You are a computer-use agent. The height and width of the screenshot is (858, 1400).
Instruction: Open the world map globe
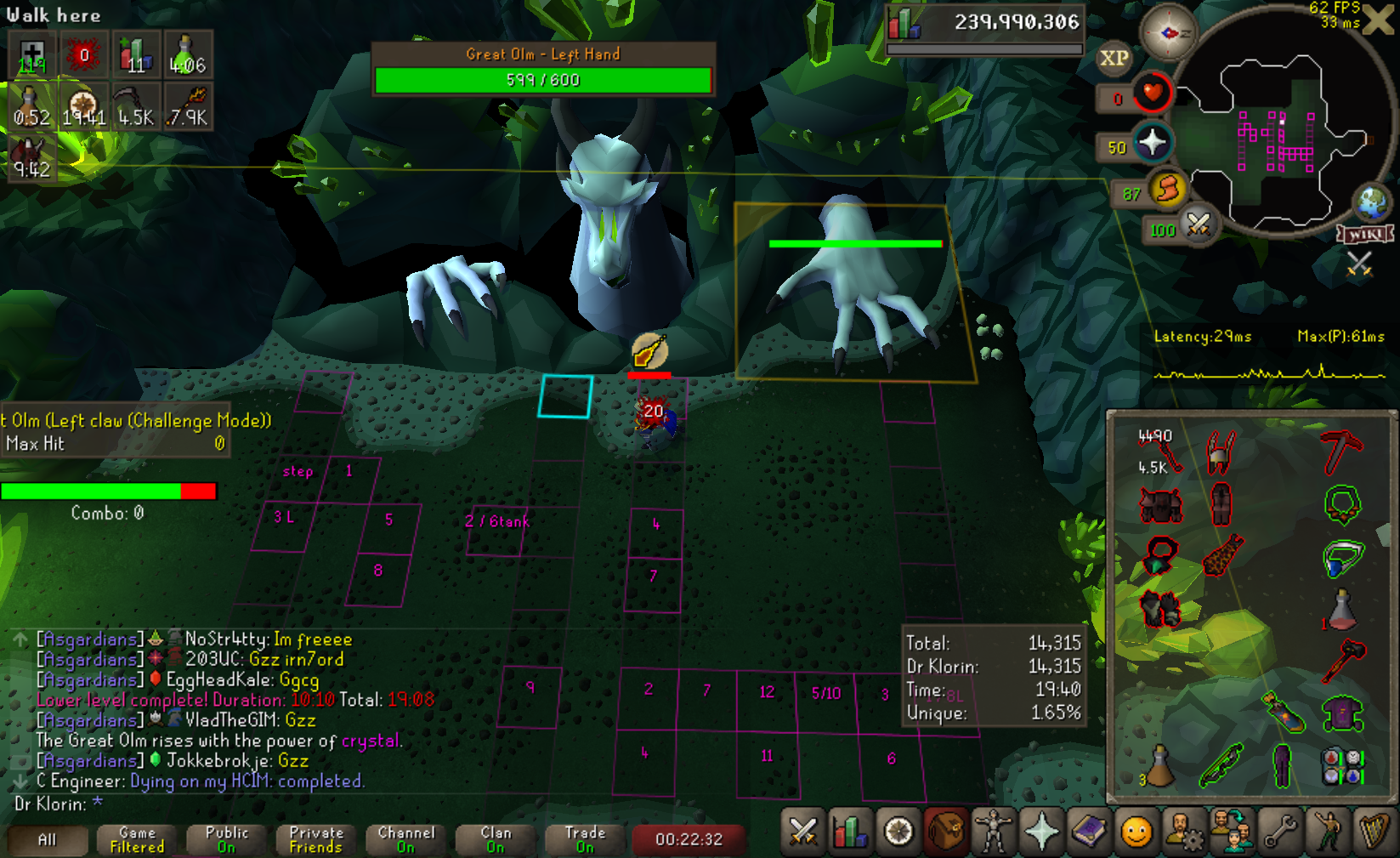pos(1371,202)
